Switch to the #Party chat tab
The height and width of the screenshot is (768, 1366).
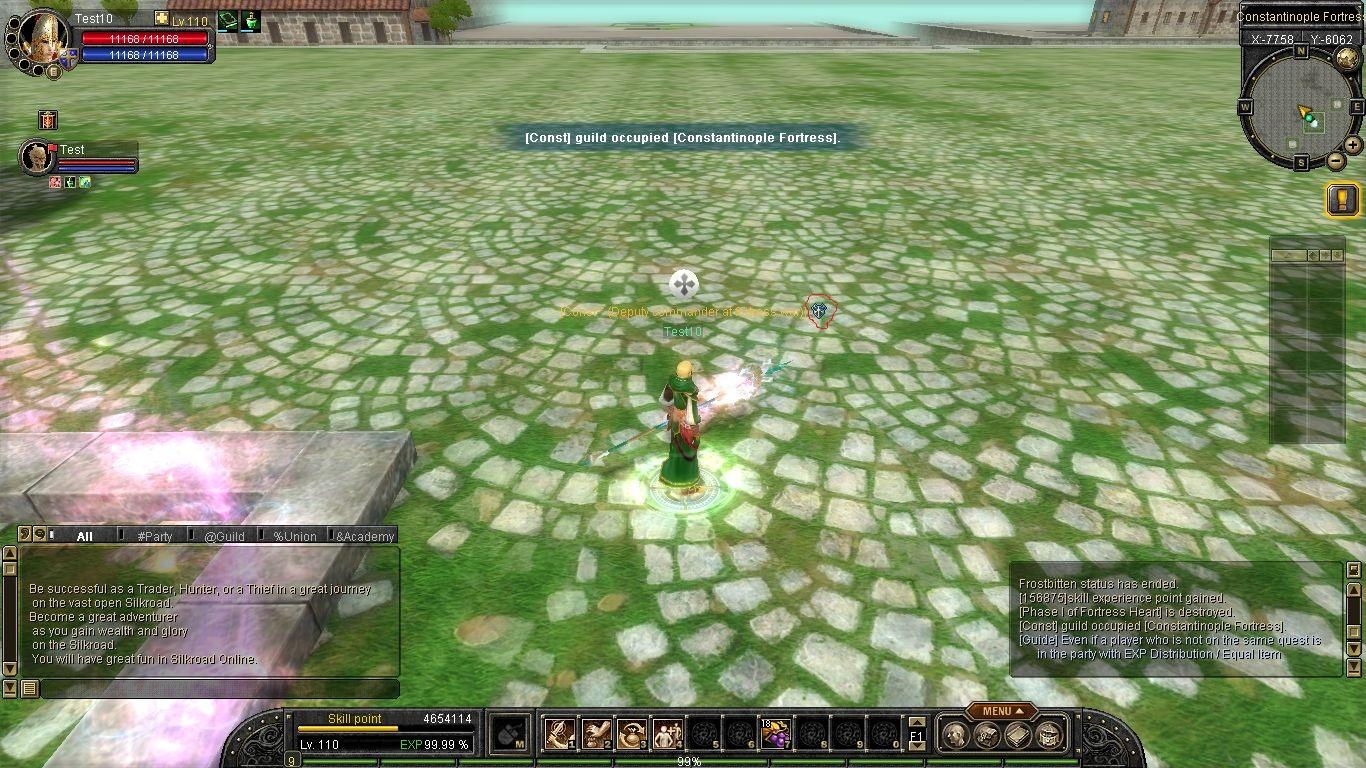point(154,537)
